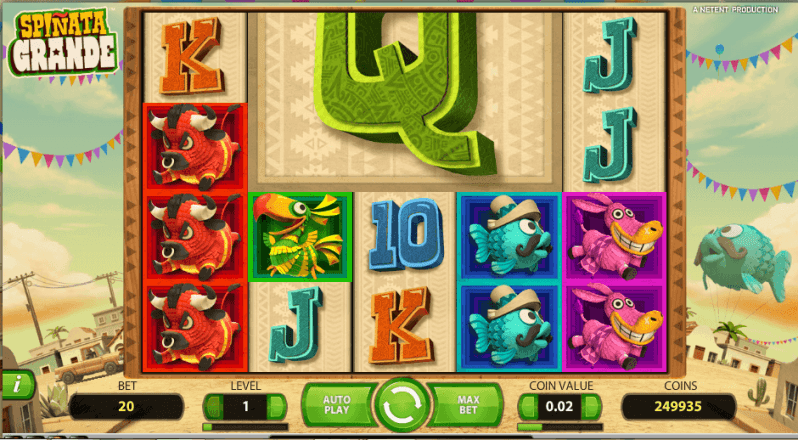The height and width of the screenshot is (440, 798).
Task: Activate Auto Play
Action: click(x=336, y=405)
